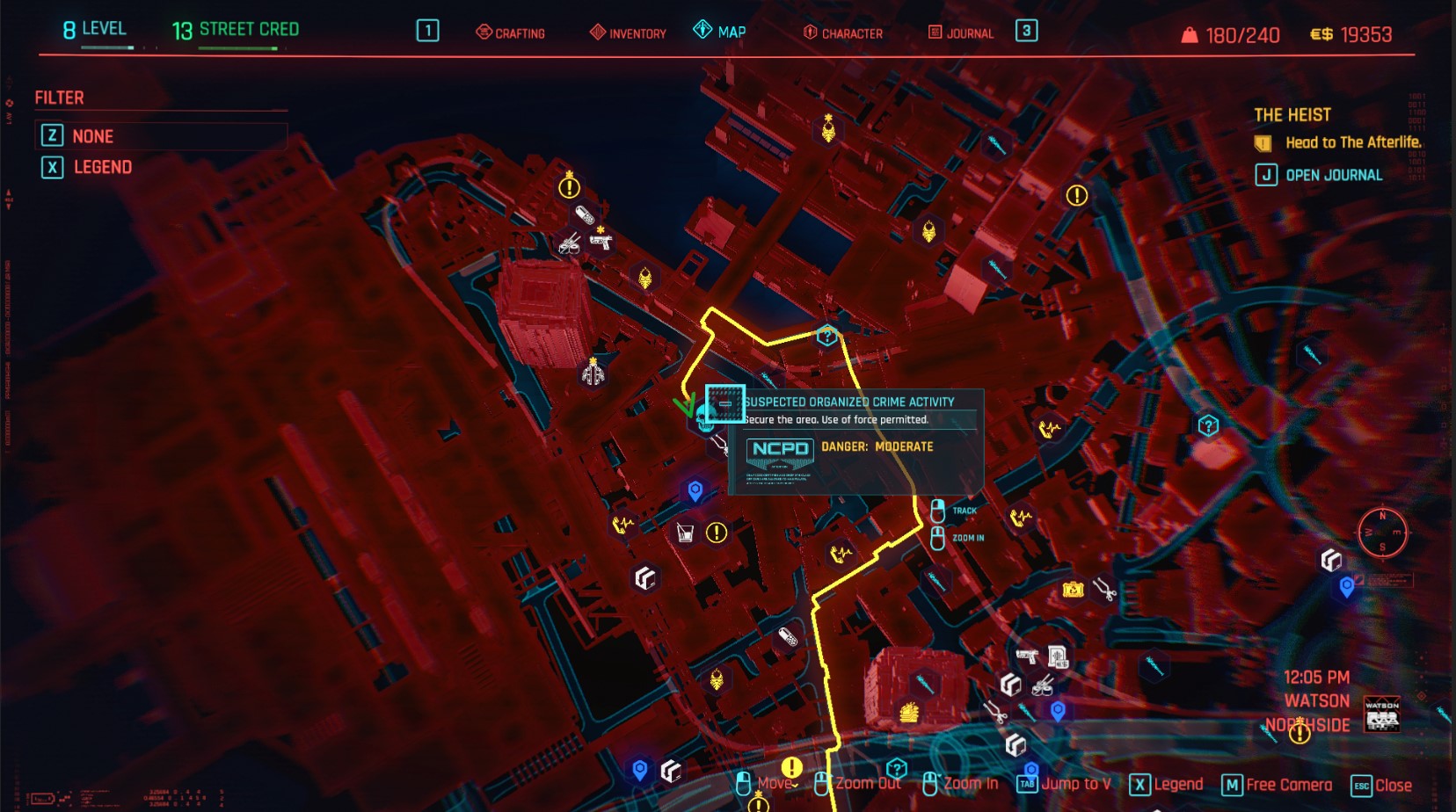Click the drink glass bar marker

point(686,533)
